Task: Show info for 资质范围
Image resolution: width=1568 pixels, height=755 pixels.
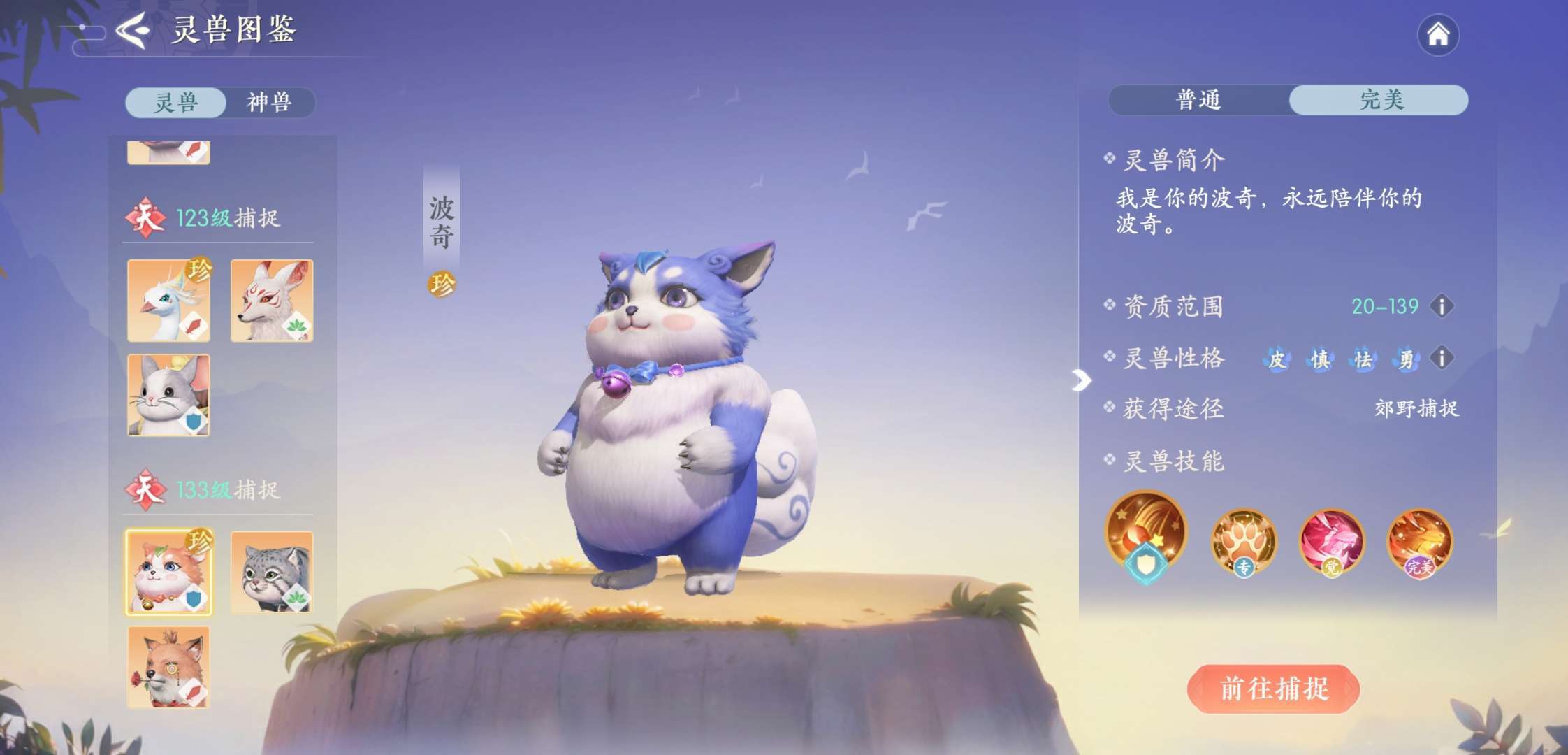Action: point(1442,306)
